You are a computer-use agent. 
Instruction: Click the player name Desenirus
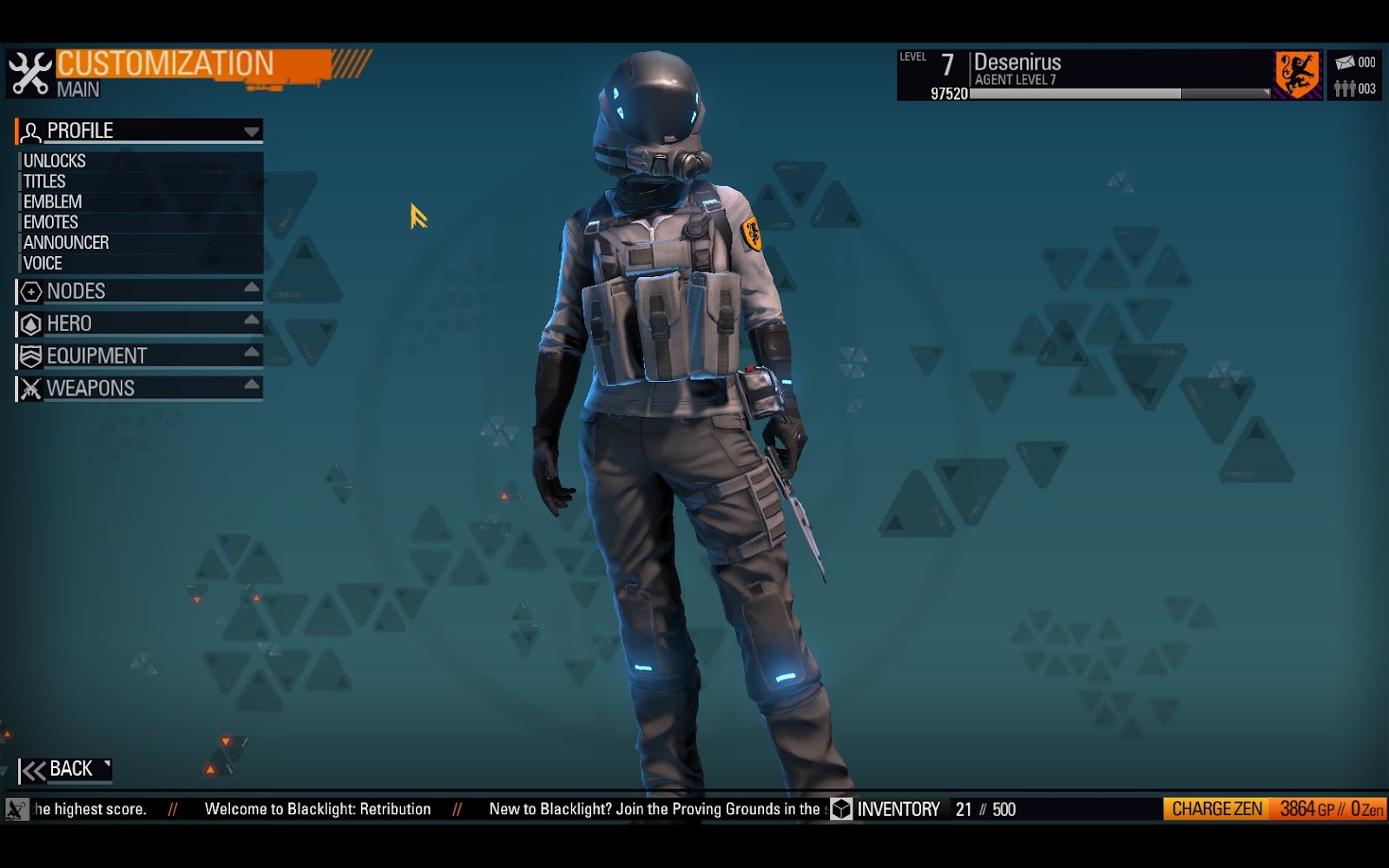pos(1017,62)
